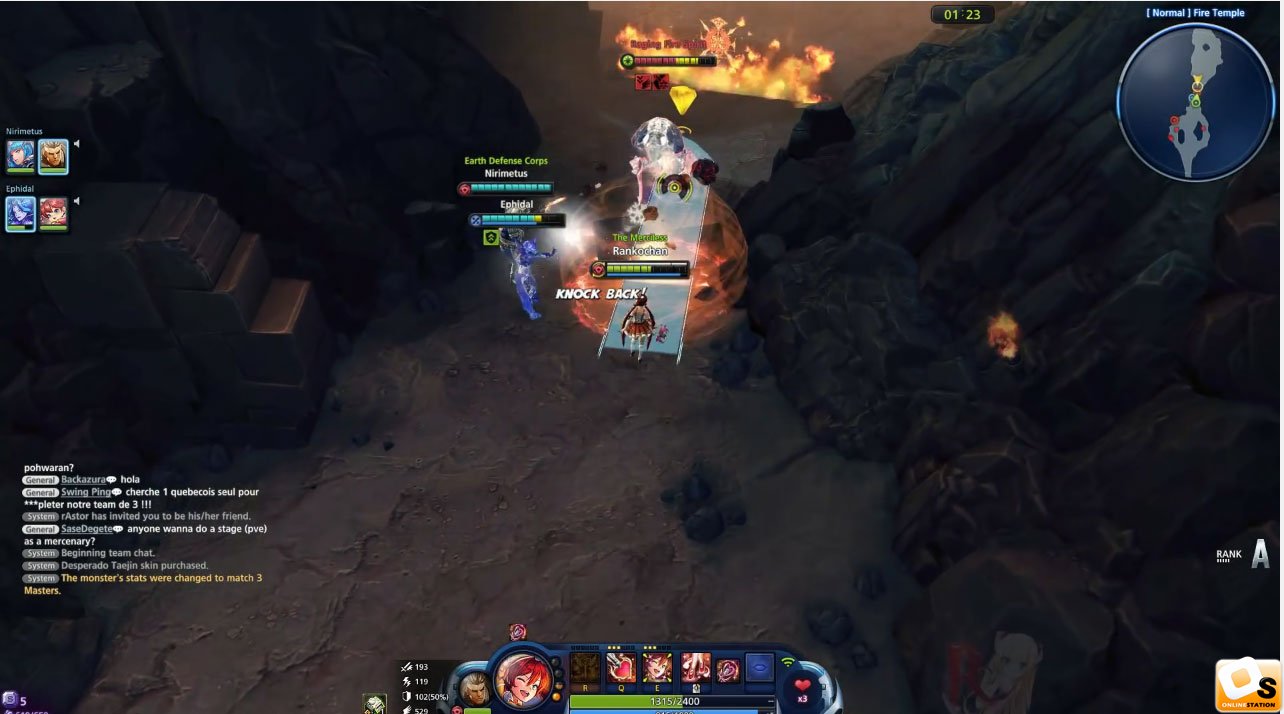
Task: Activate the R skill icon
Action: point(585,668)
